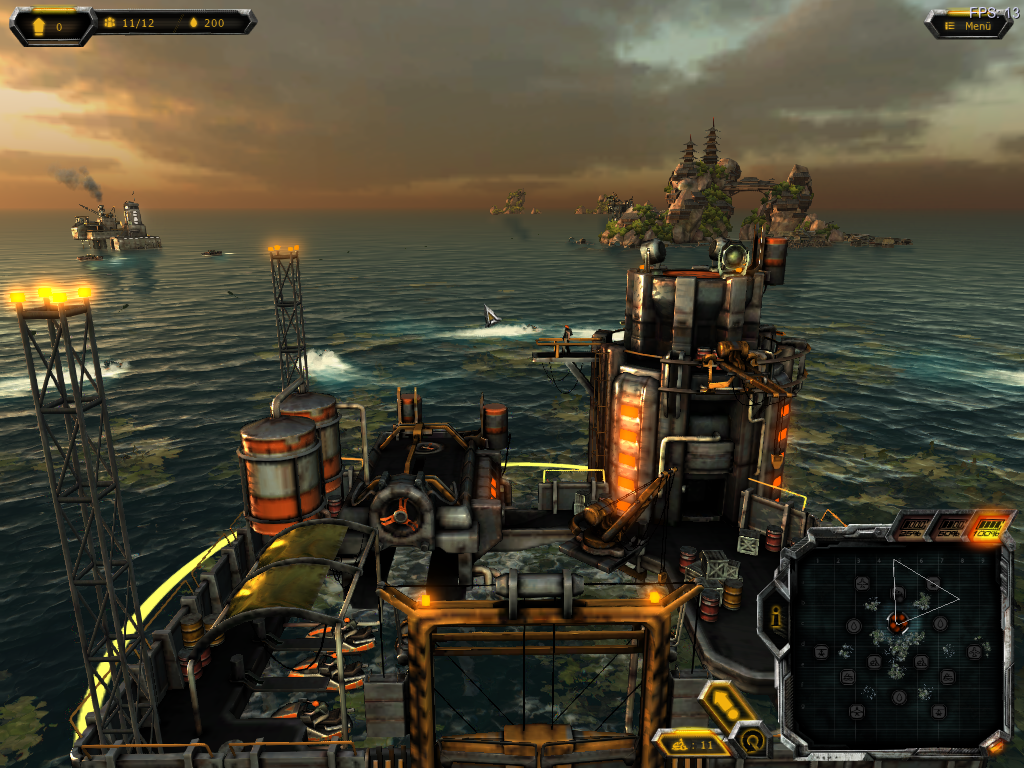
Task: Select the 50% battery tab
Action: coord(949,527)
